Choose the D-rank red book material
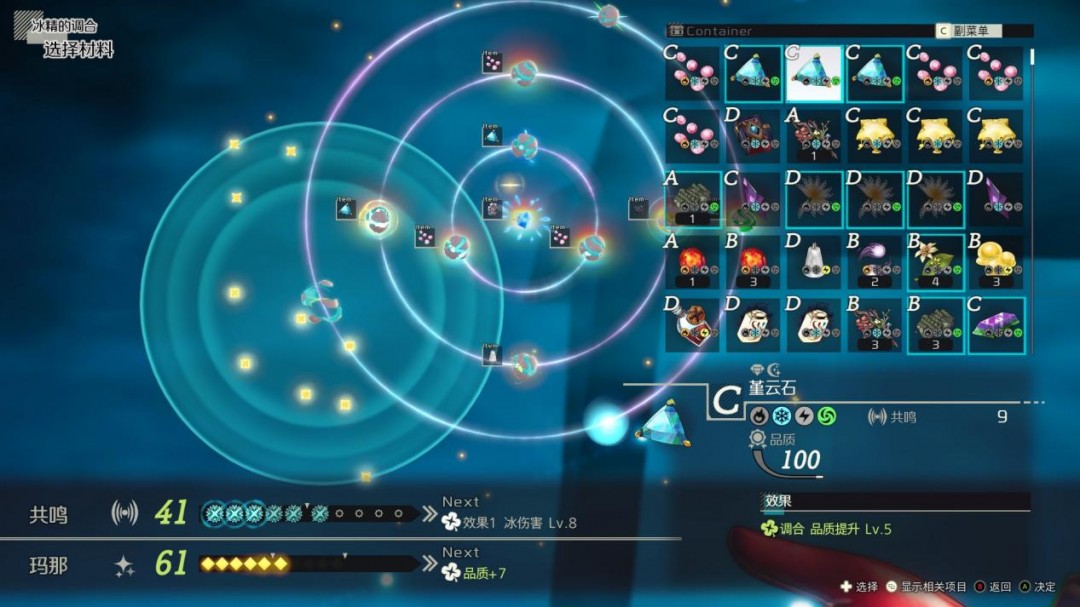Image resolution: width=1080 pixels, height=607 pixels. click(x=754, y=136)
